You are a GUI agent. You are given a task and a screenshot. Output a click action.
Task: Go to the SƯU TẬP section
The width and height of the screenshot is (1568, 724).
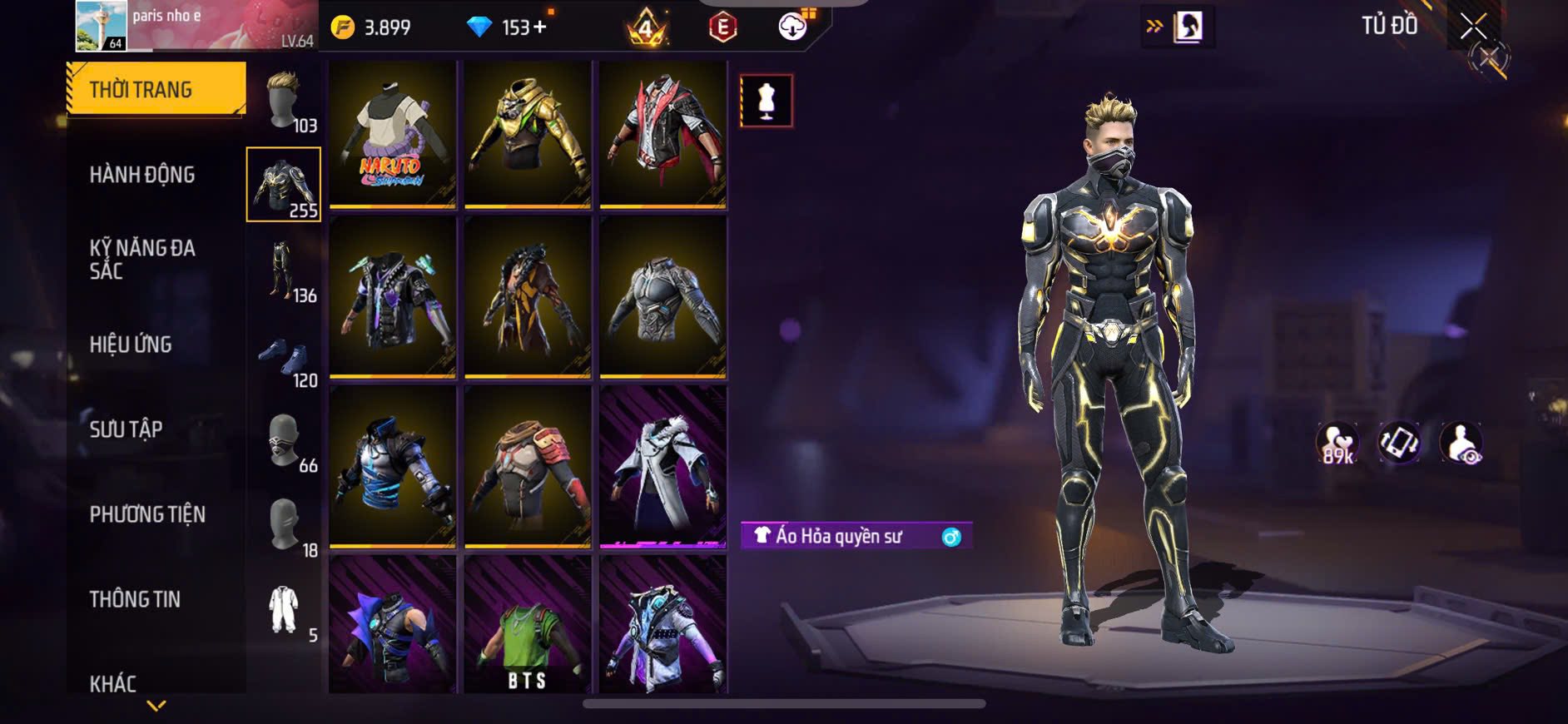click(x=126, y=429)
